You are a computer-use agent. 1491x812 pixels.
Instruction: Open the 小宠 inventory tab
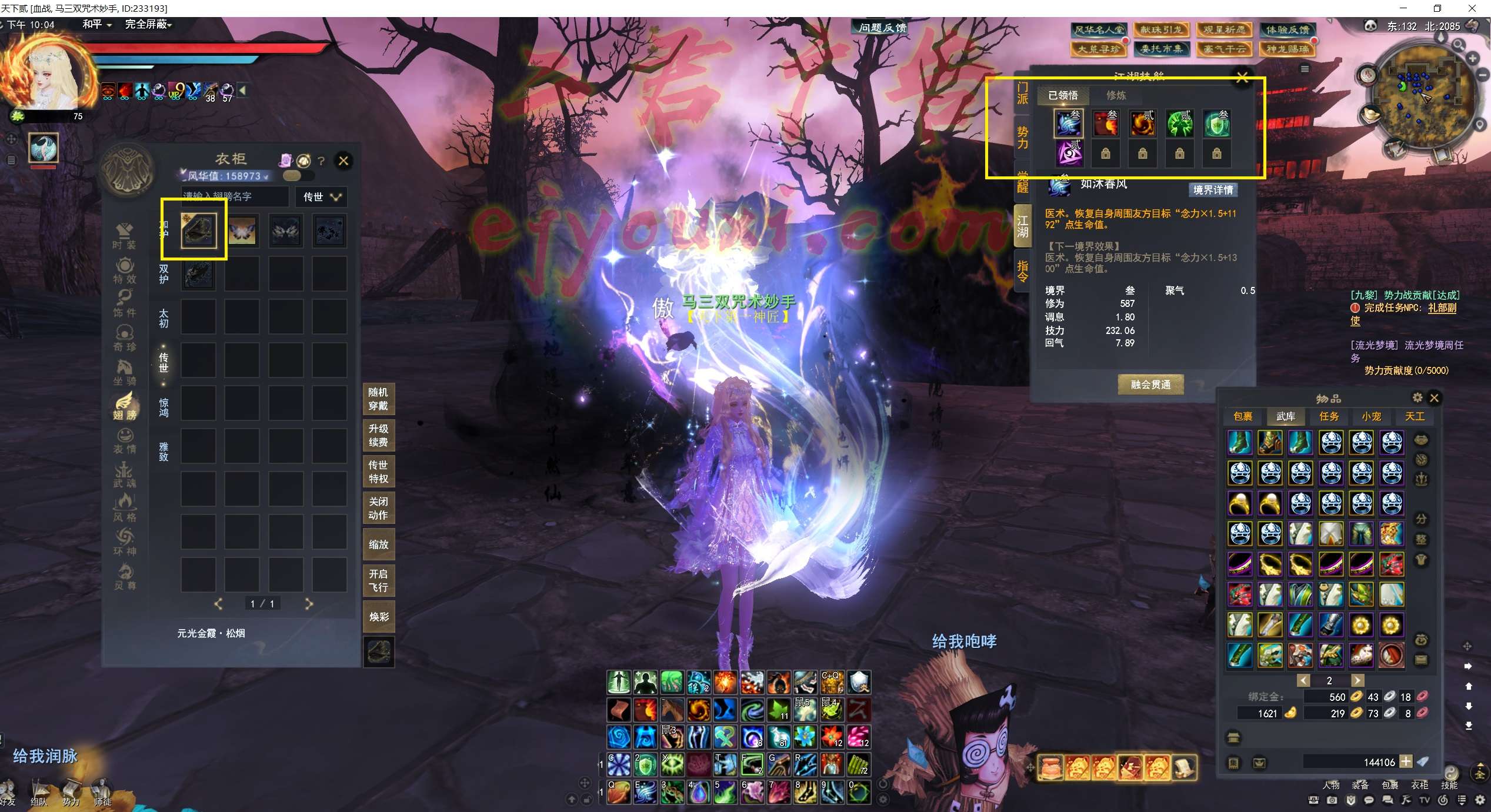tap(1372, 416)
